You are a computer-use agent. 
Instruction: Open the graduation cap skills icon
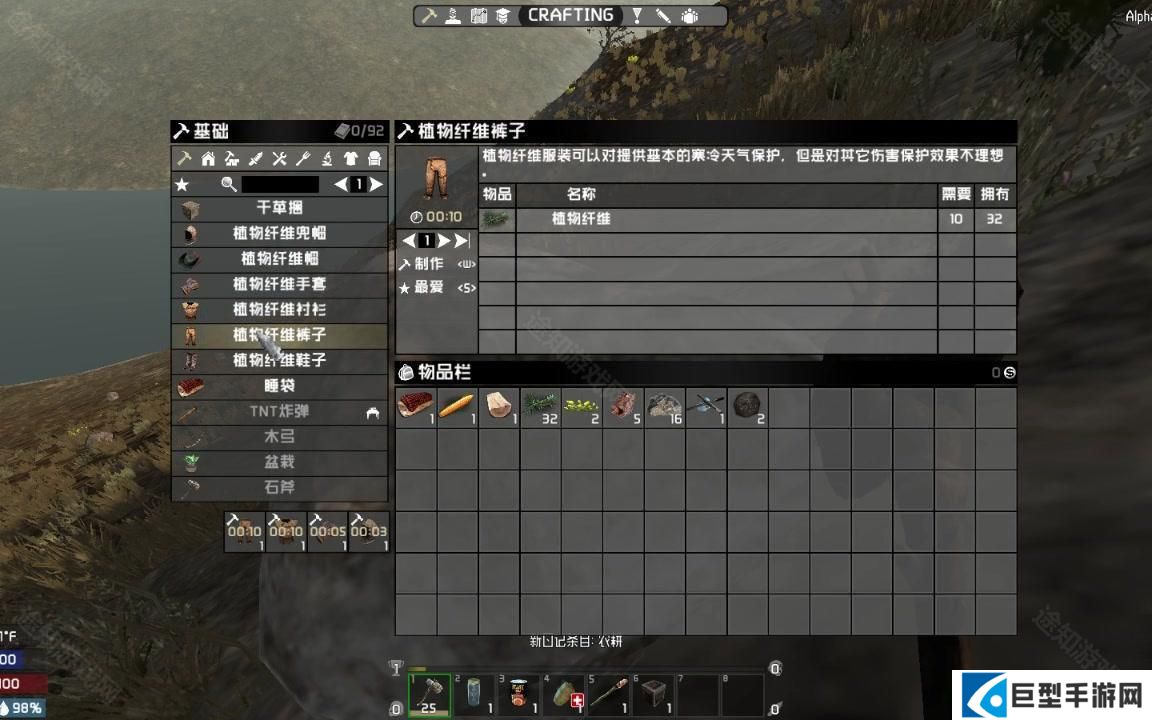coord(502,16)
